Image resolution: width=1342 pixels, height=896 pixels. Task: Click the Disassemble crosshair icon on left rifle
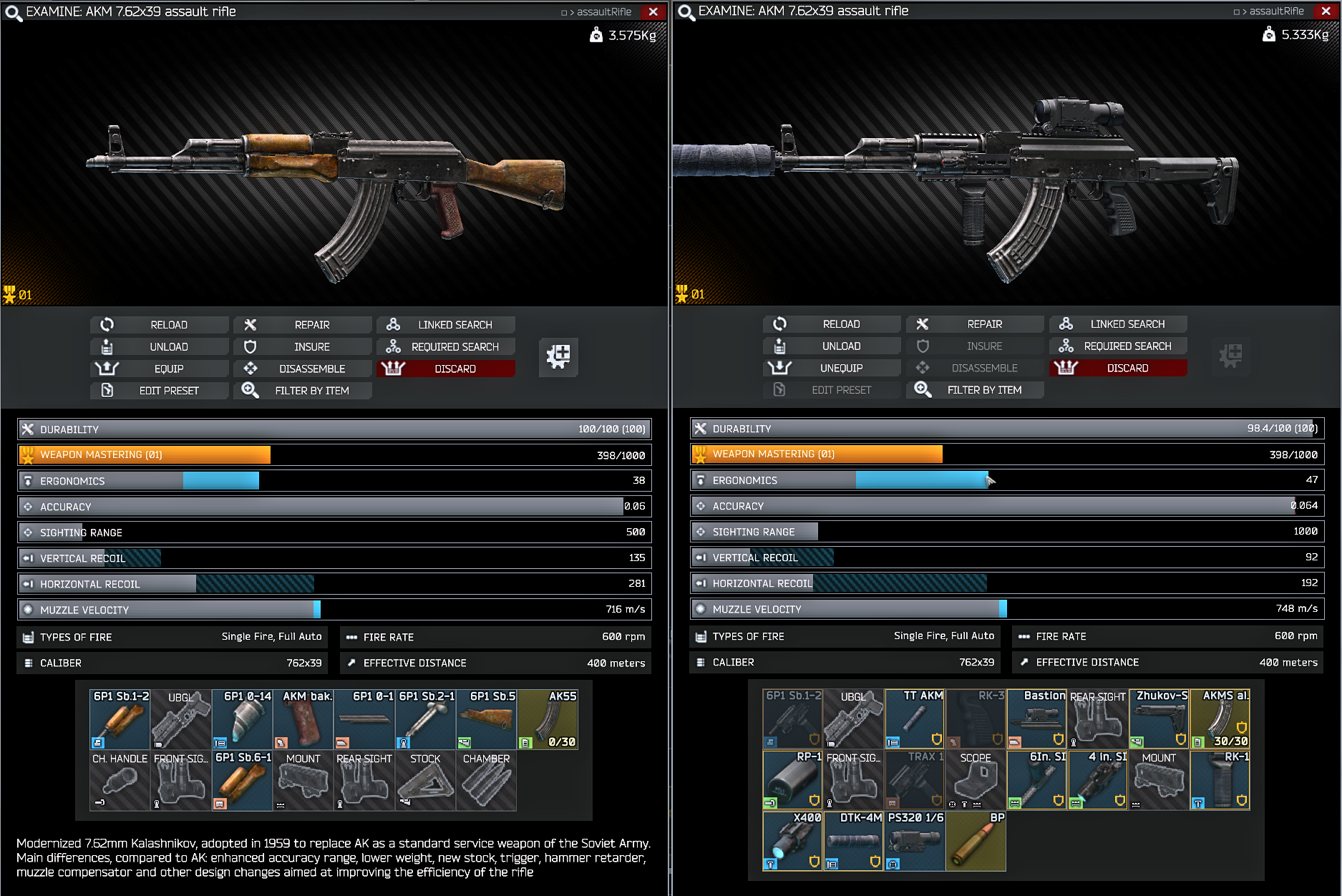click(251, 369)
